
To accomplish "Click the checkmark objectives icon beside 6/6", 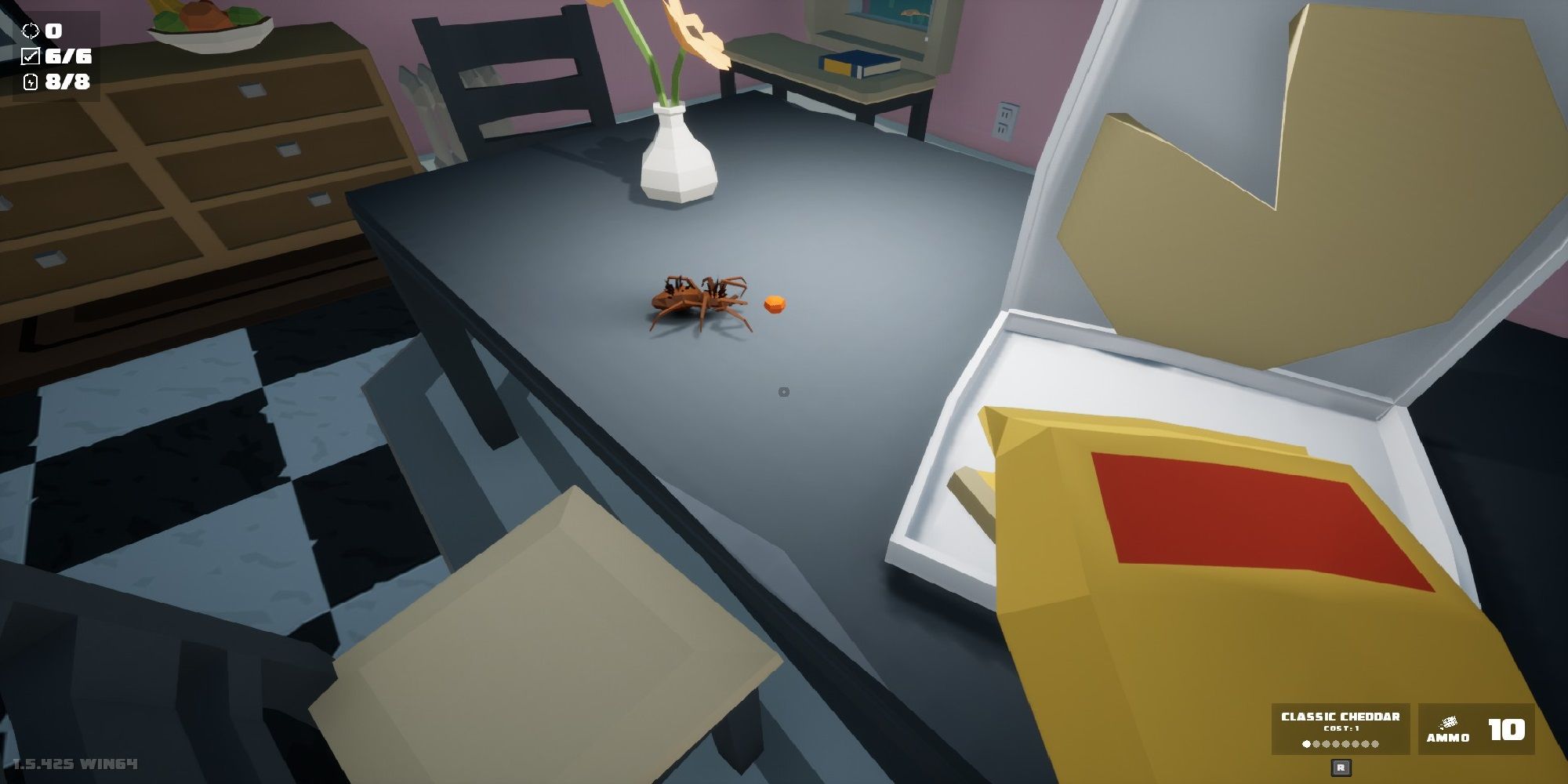I will coord(31,56).
